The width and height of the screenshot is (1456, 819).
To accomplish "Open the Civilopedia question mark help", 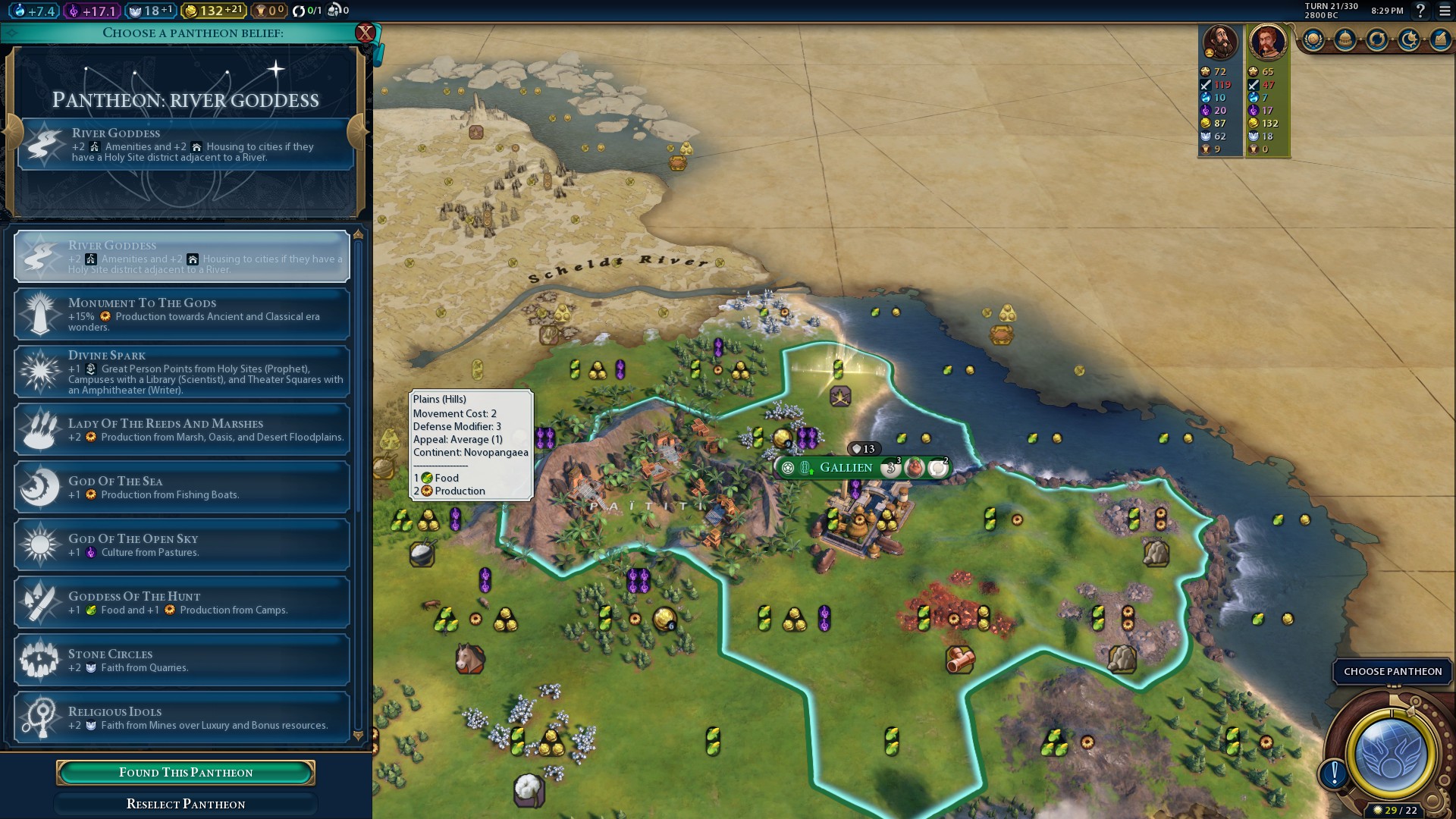I will [1420, 11].
